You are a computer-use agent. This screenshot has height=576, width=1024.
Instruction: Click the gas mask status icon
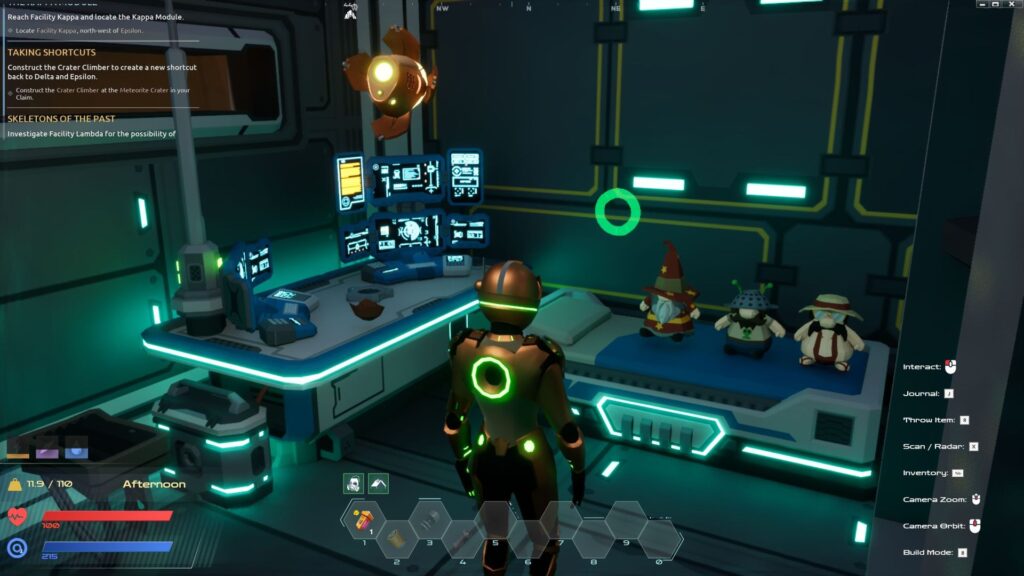(x=354, y=483)
